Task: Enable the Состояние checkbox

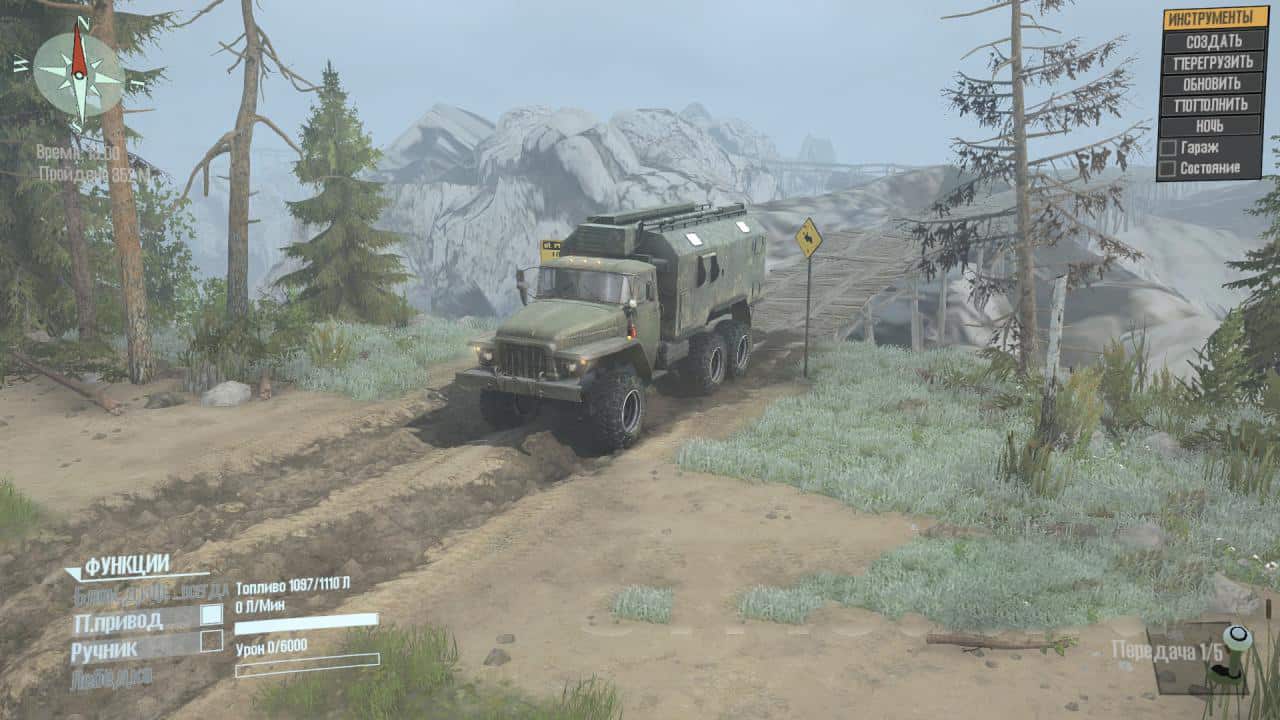Action: pos(1167,168)
